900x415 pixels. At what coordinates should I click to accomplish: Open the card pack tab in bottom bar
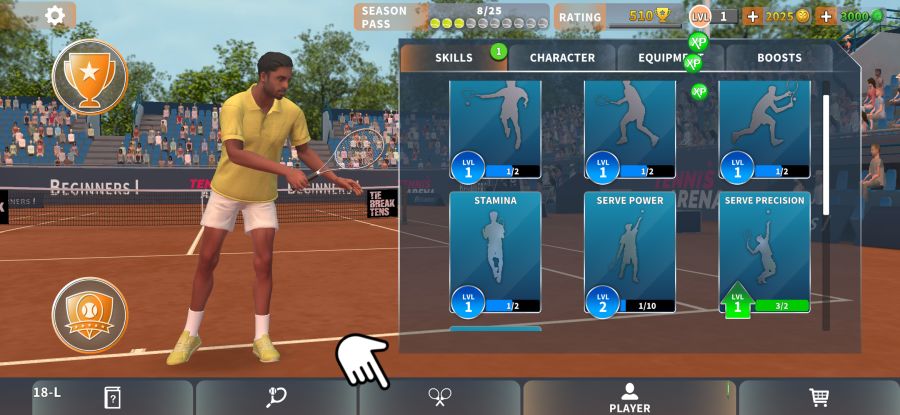coord(112,397)
